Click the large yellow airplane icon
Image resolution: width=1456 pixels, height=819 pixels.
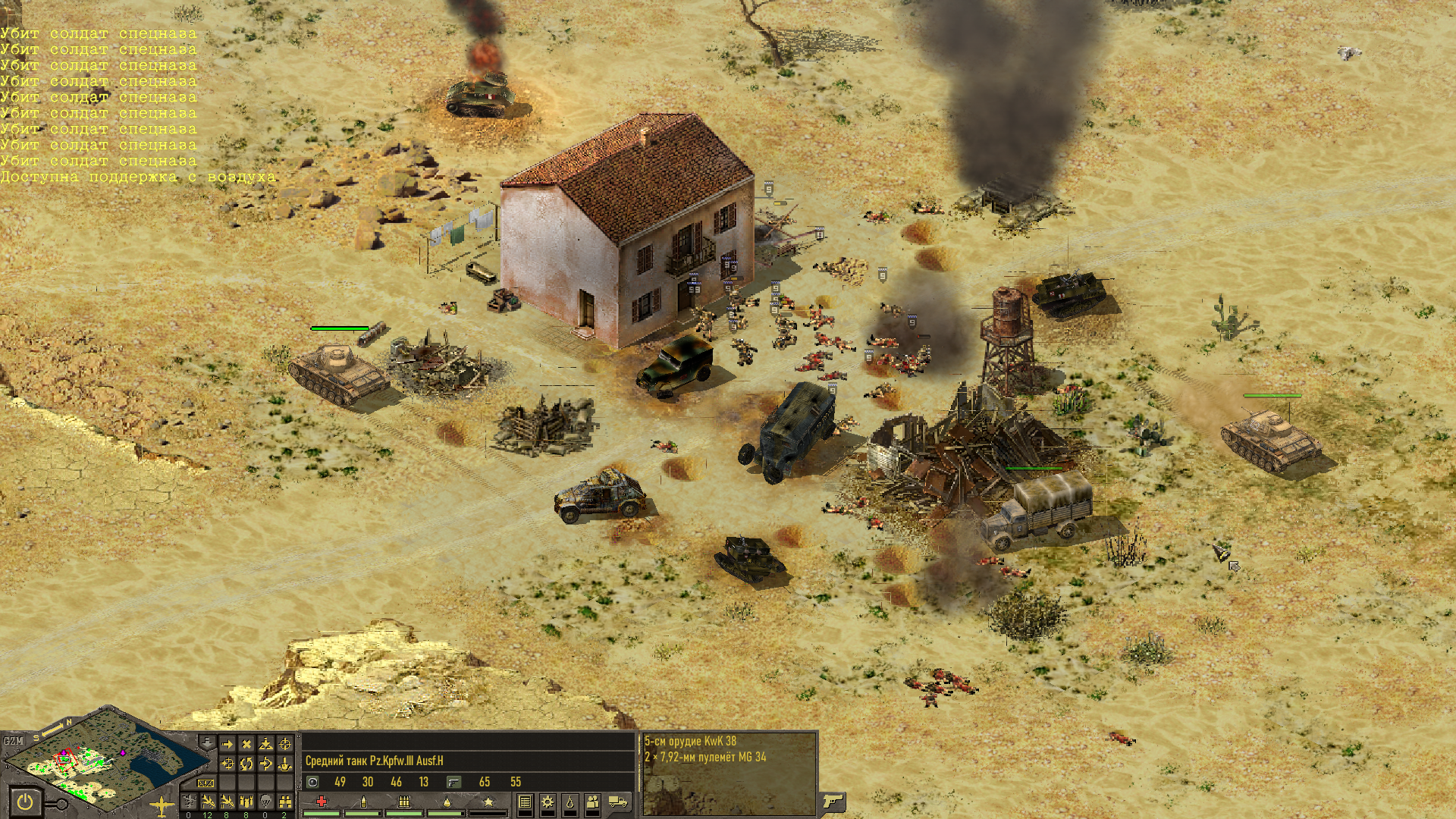(162, 805)
